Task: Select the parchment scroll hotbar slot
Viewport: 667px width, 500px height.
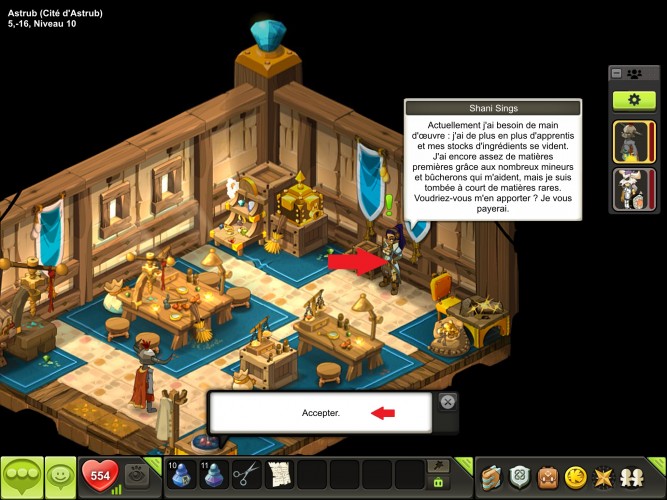Action: tap(279, 475)
